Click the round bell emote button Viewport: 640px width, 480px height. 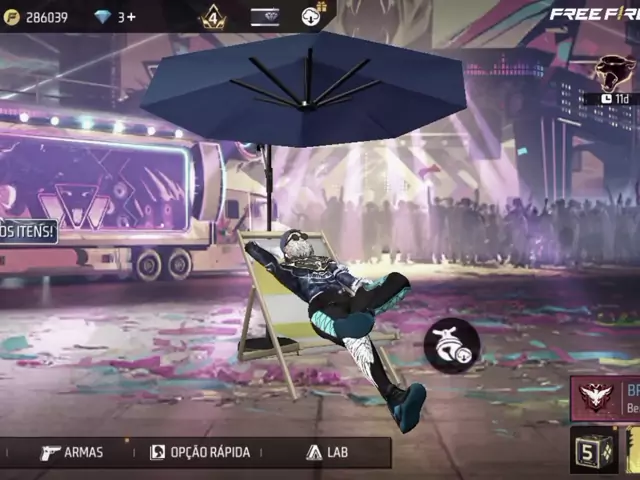[452, 345]
